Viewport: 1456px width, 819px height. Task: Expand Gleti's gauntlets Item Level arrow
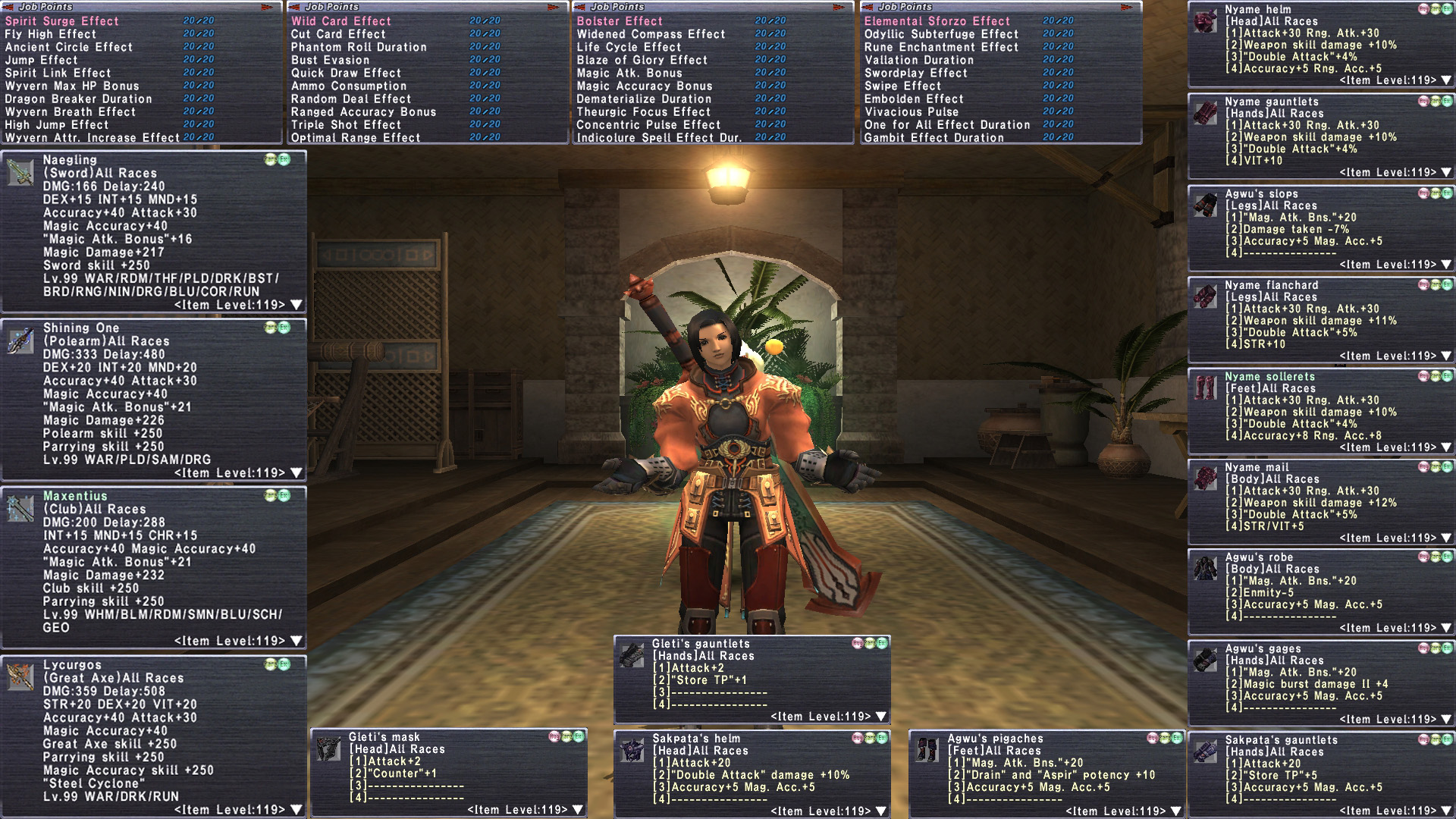tap(880, 717)
